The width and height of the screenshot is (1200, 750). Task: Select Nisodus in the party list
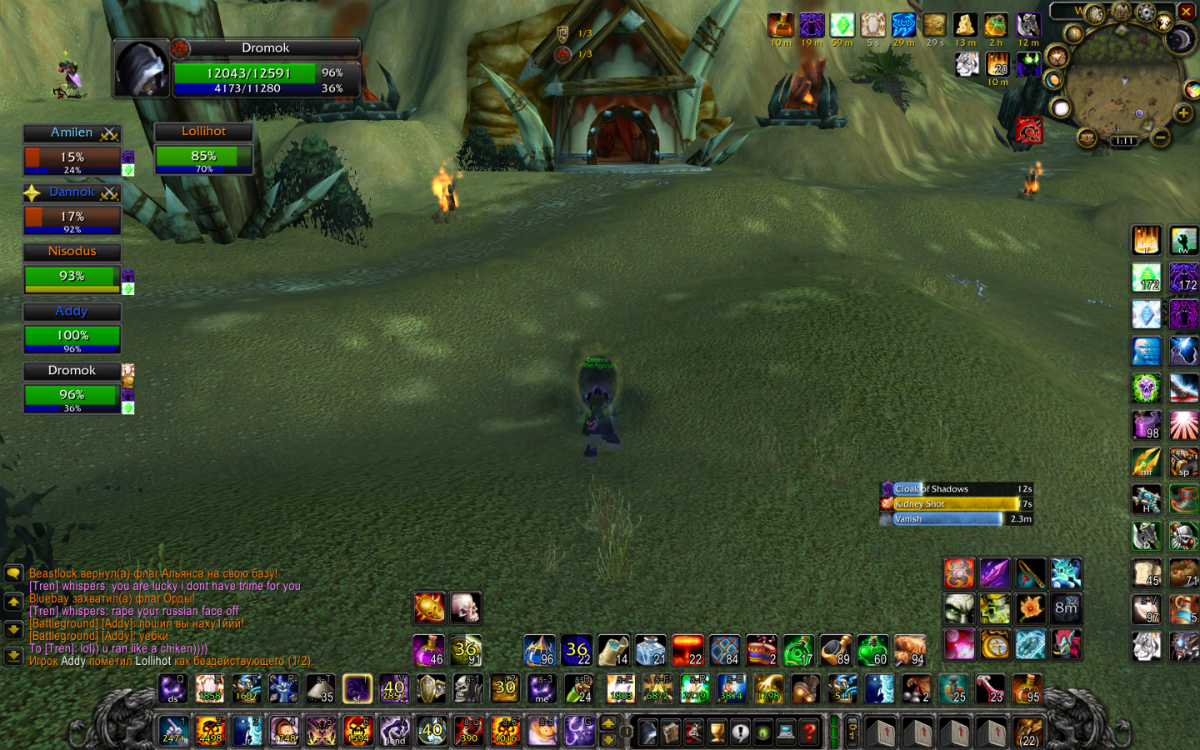[x=72, y=275]
